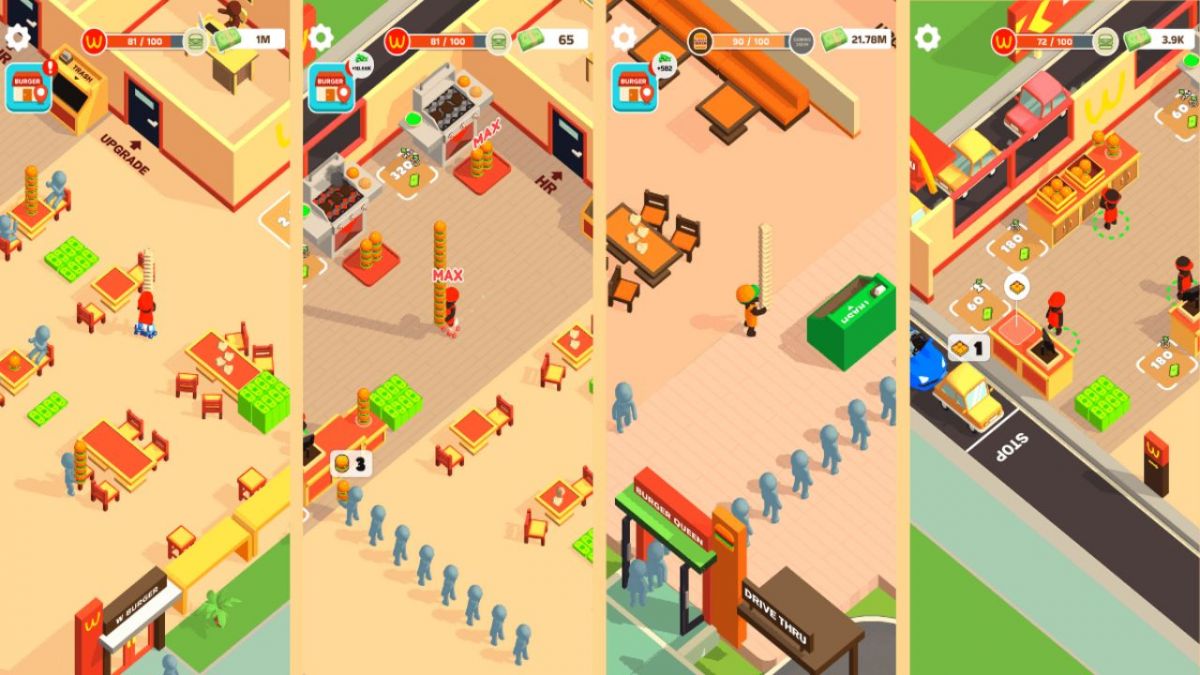Open Burger shop icon with red exclamation badge
The height and width of the screenshot is (675, 1200).
click(28, 88)
